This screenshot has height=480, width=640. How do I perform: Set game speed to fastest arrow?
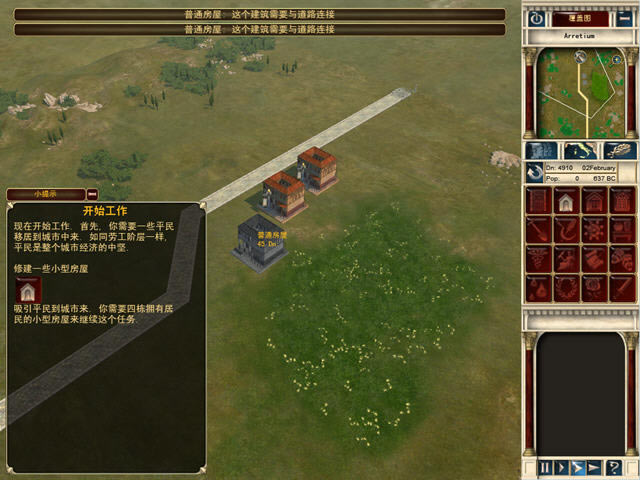[x=594, y=467]
